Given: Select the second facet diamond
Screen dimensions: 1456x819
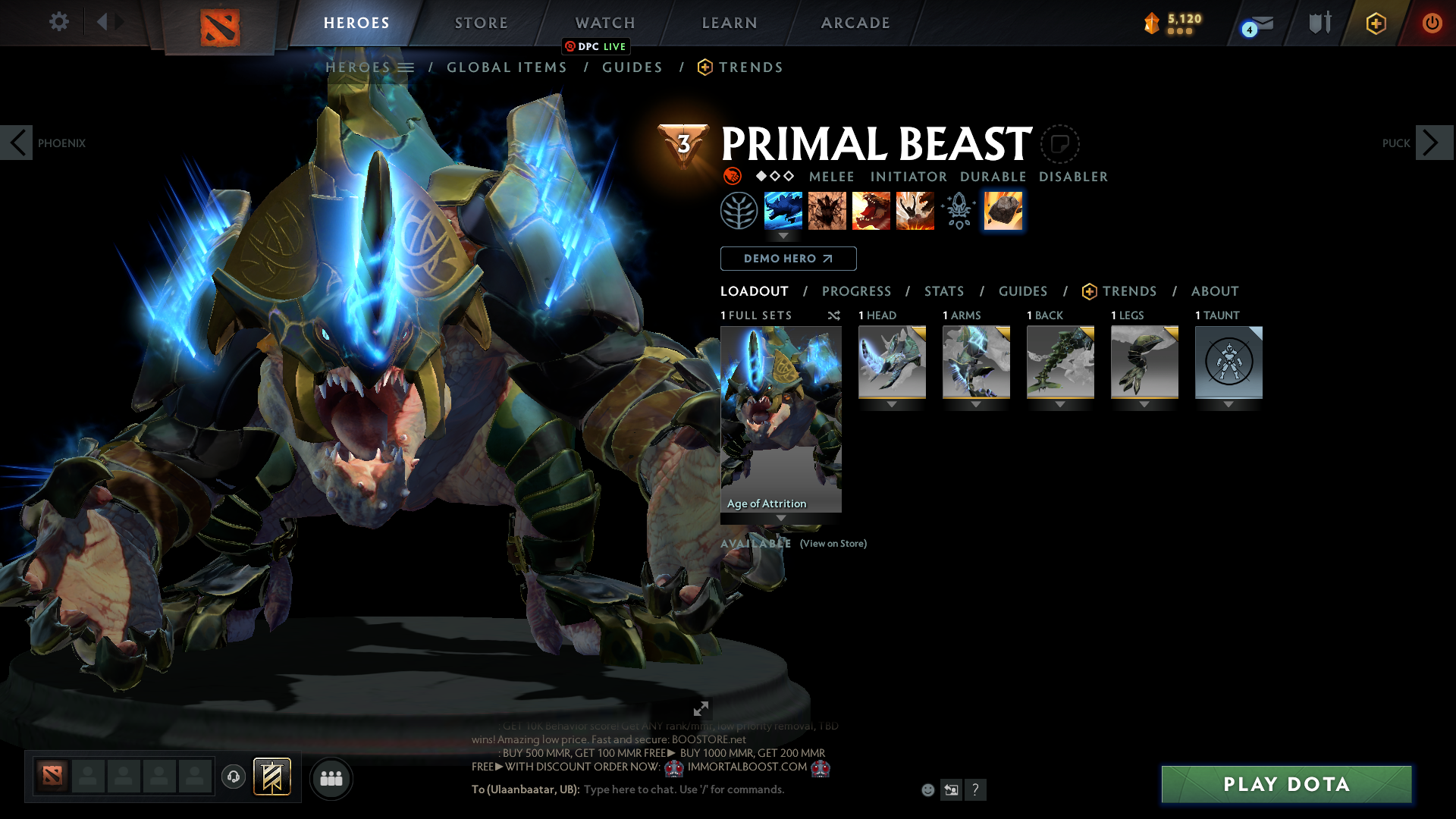Looking at the screenshot, I should 774,176.
